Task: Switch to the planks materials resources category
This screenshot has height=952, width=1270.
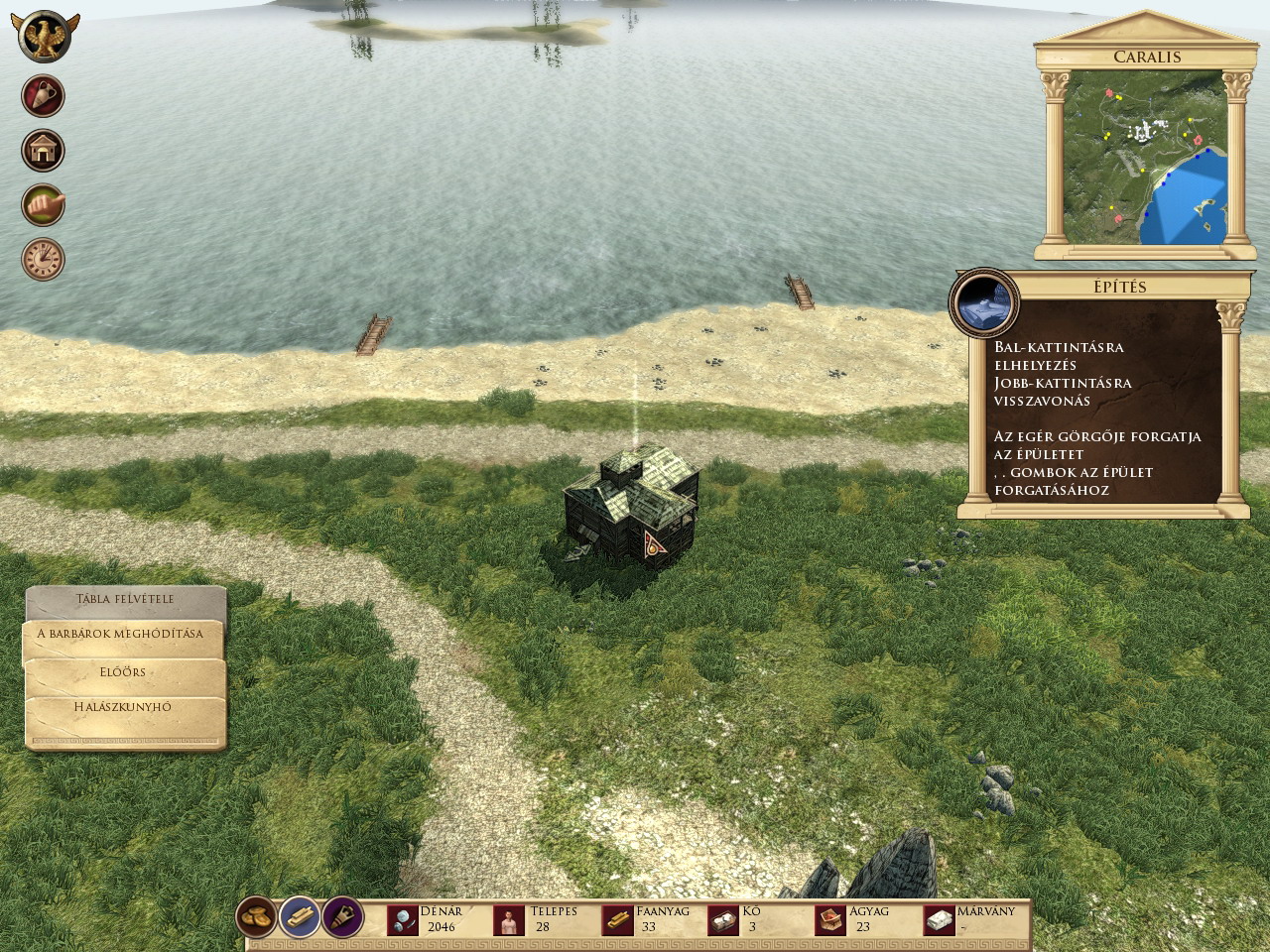Action: (x=299, y=918)
